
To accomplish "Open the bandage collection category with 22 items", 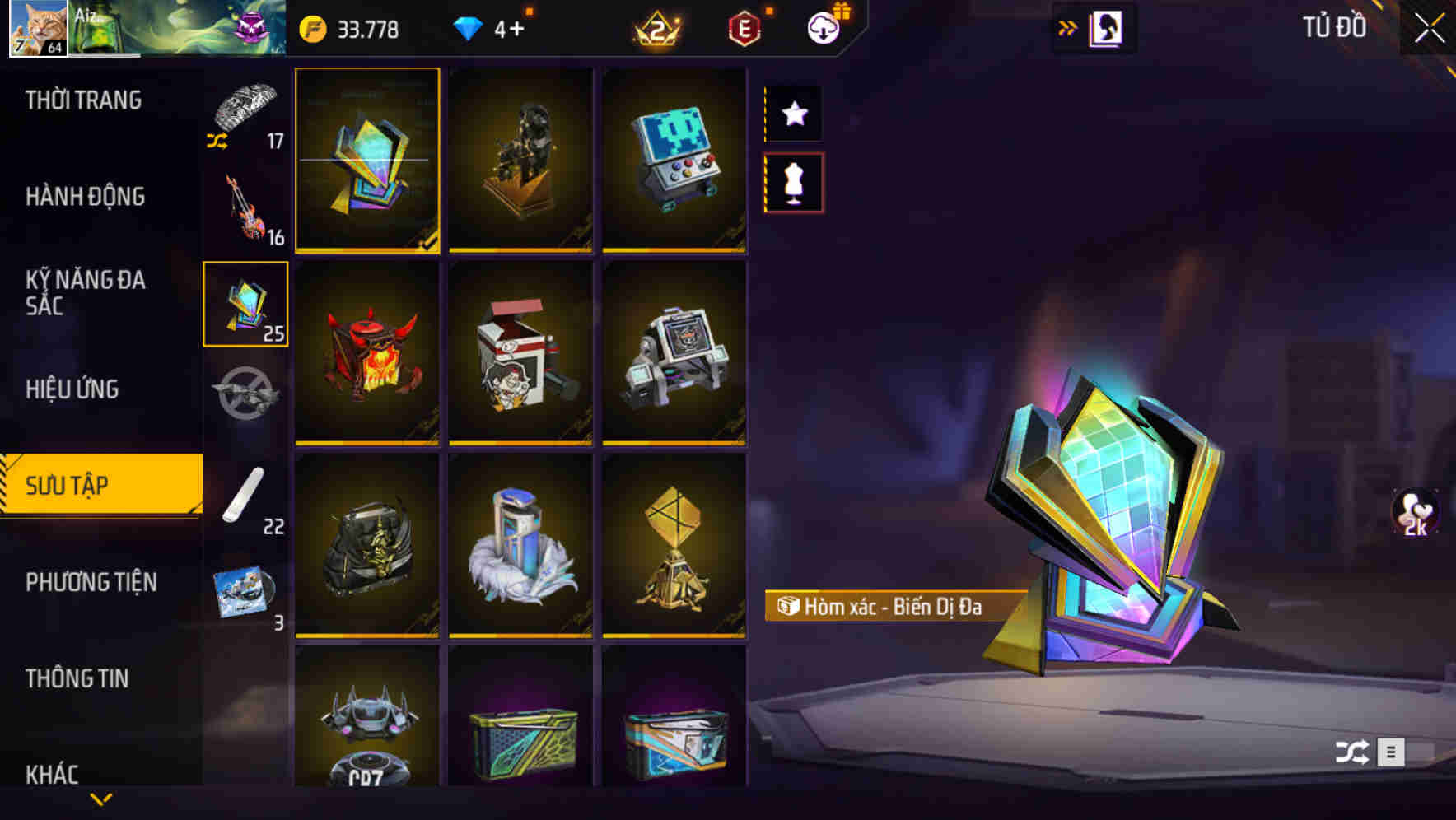I will tap(245, 494).
